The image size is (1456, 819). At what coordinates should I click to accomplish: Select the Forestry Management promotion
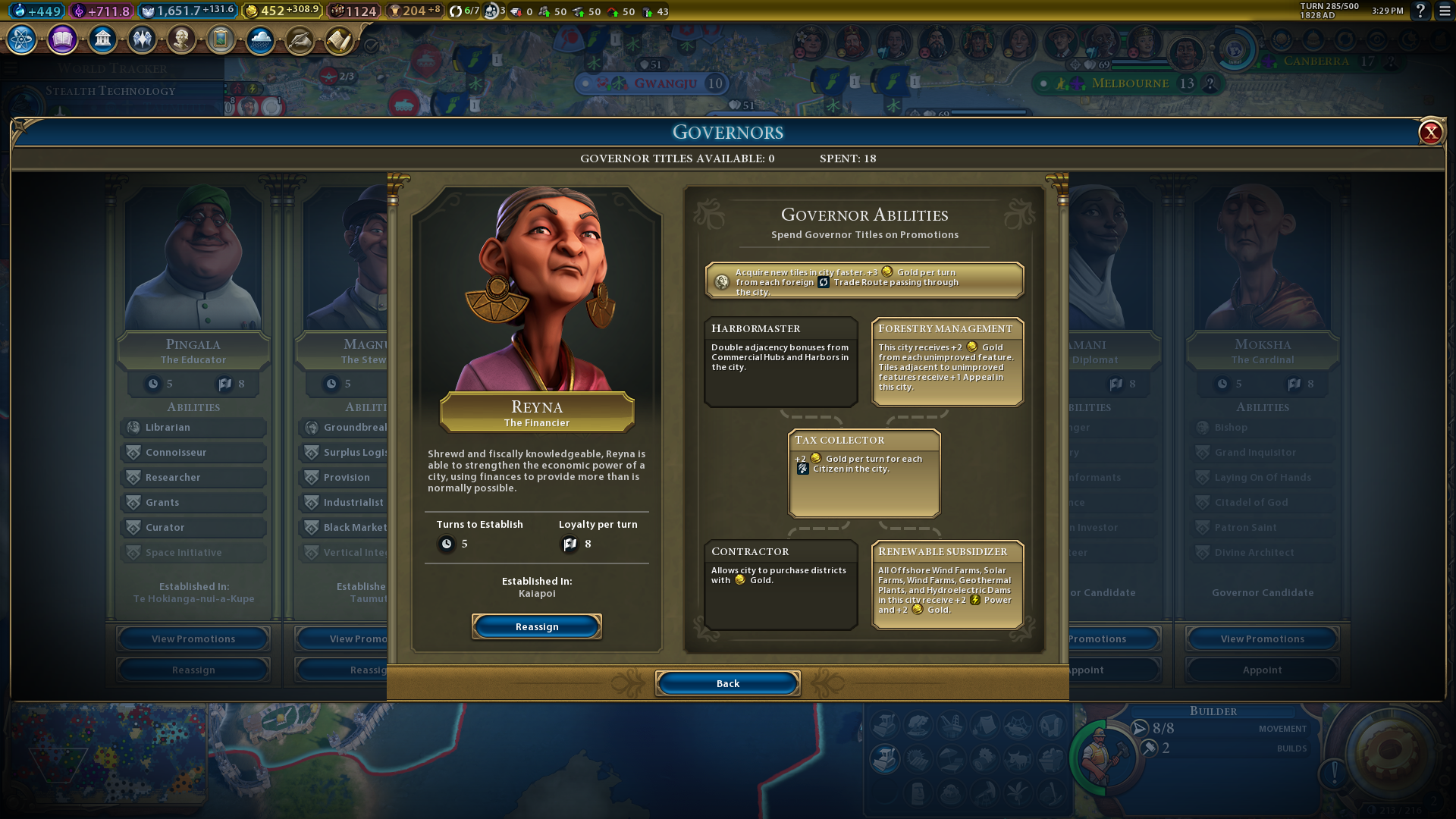click(947, 361)
